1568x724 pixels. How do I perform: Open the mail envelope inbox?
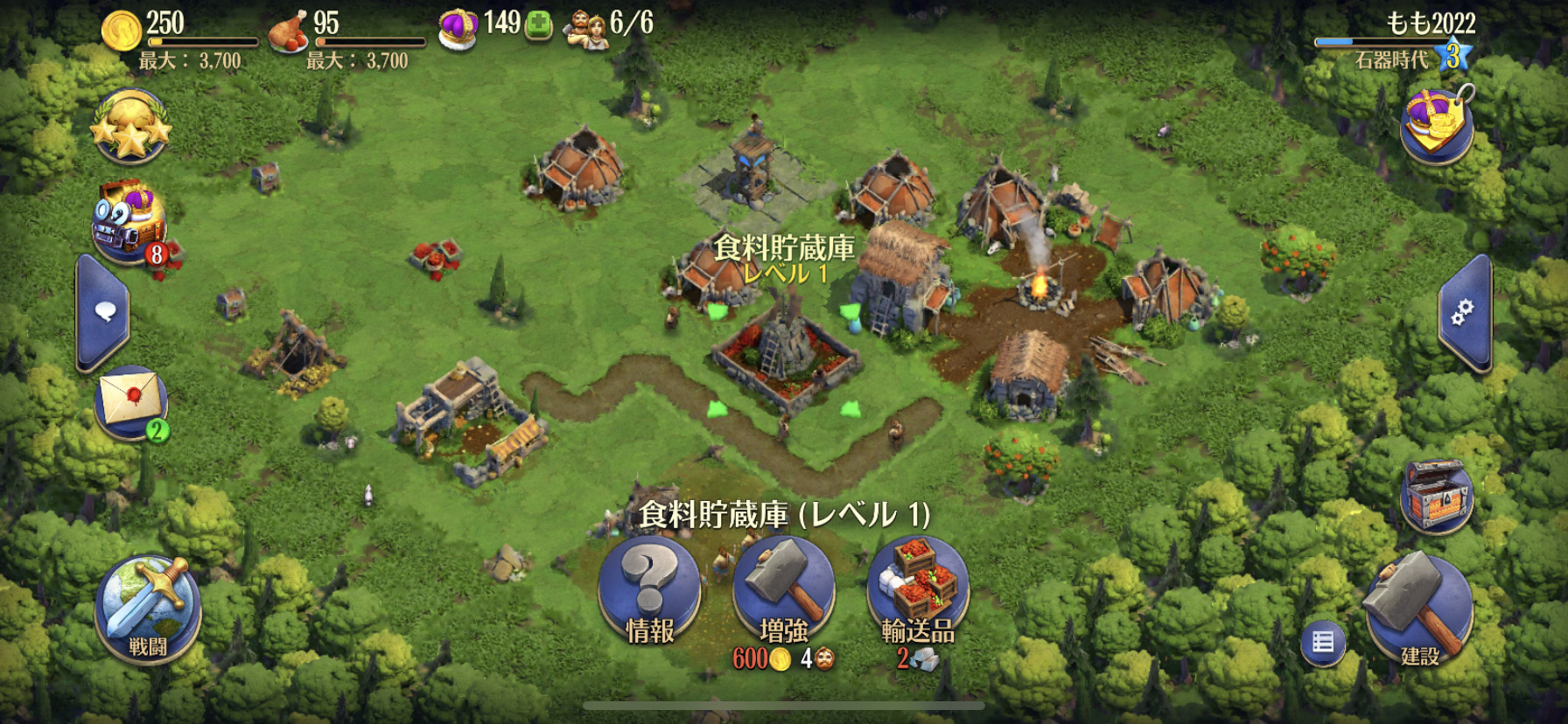point(130,401)
